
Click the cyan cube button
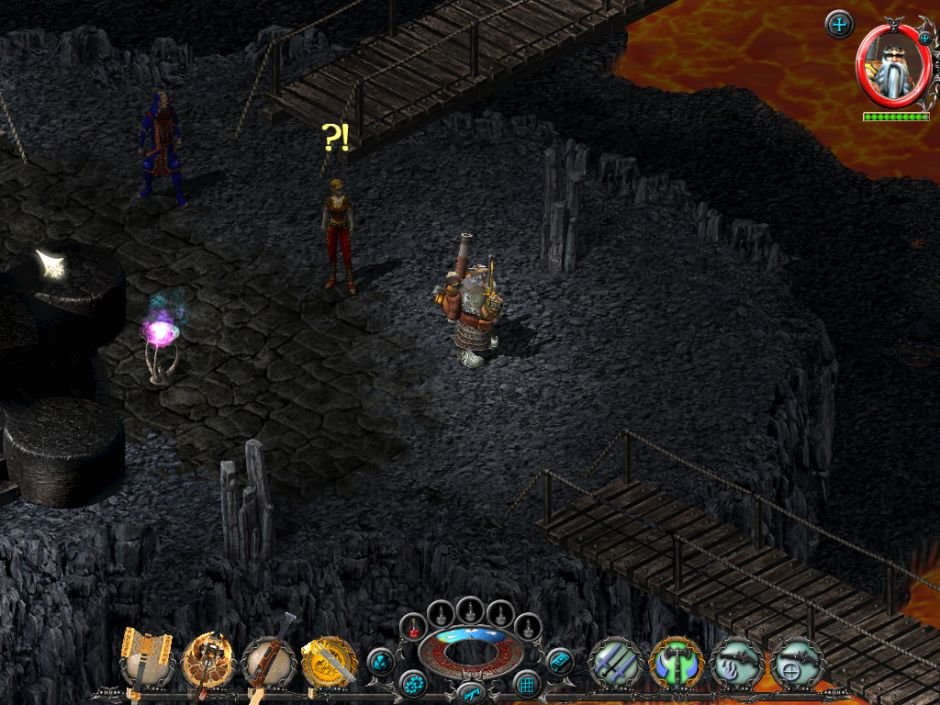pyautogui.click(x=381, y=661)
